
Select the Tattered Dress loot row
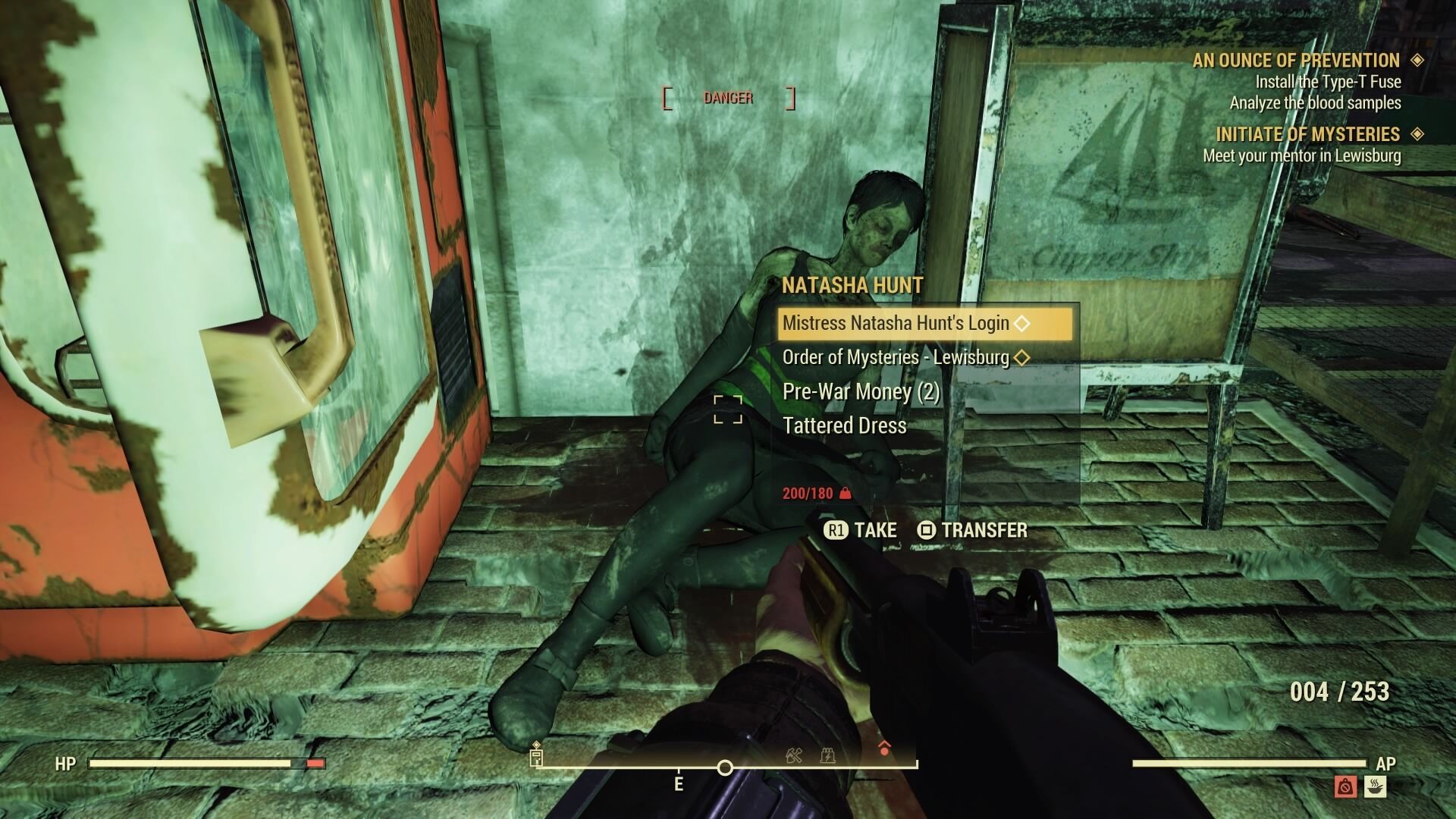click(844, 425)
